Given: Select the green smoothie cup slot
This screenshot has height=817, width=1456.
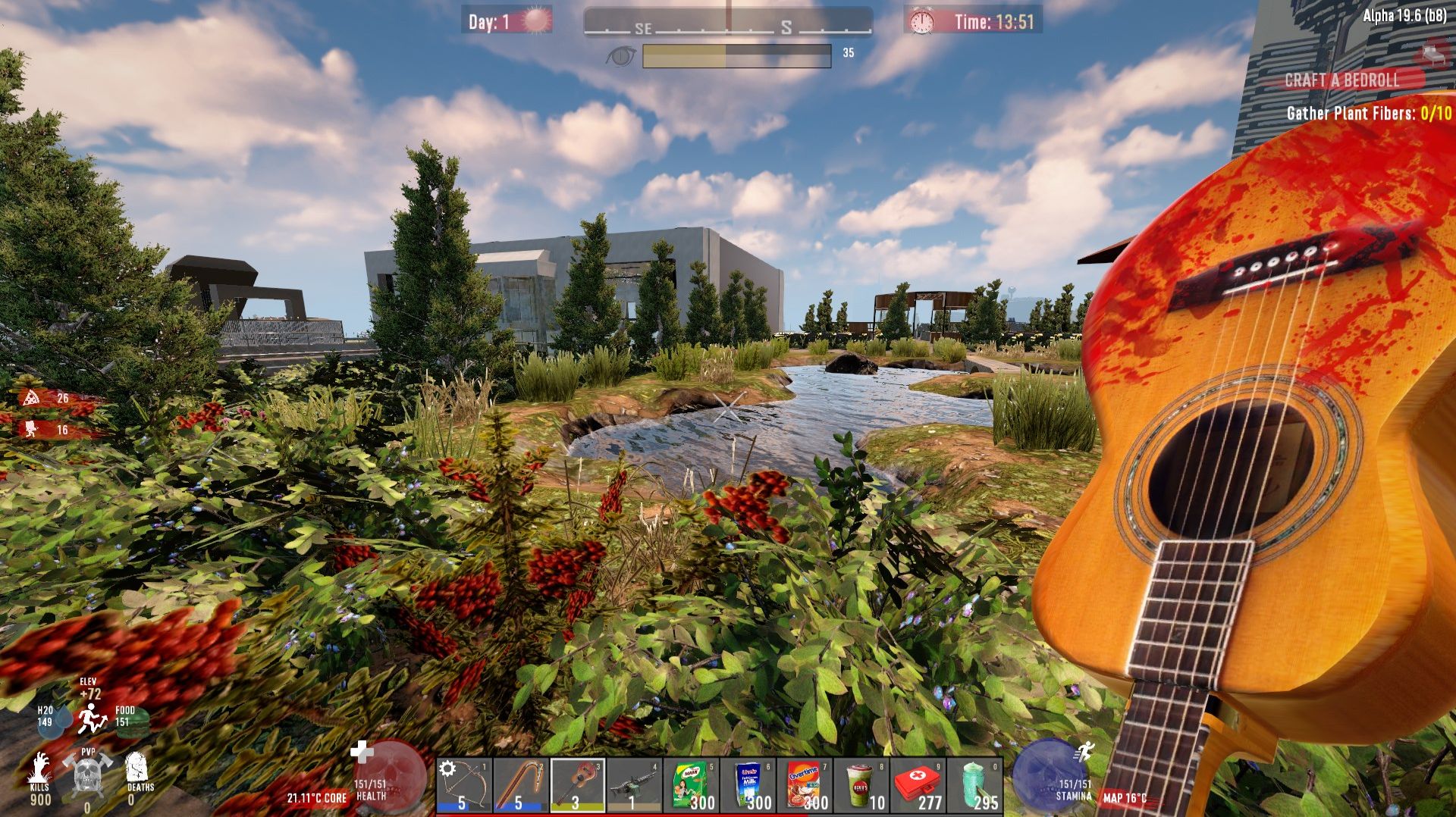Looking at the screenshot, I should pos(861,785).
